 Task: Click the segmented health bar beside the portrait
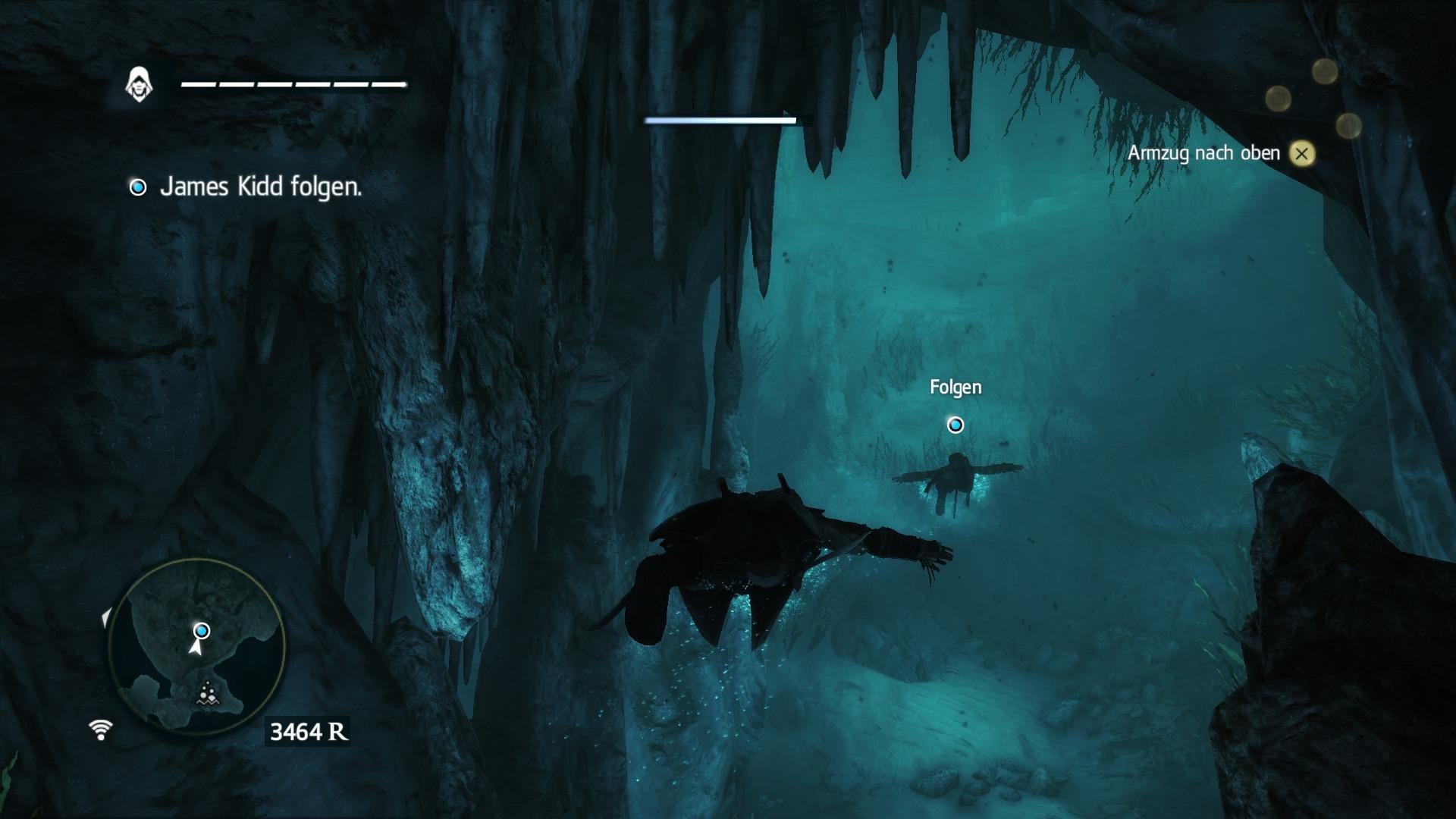[x=292, y=83]
